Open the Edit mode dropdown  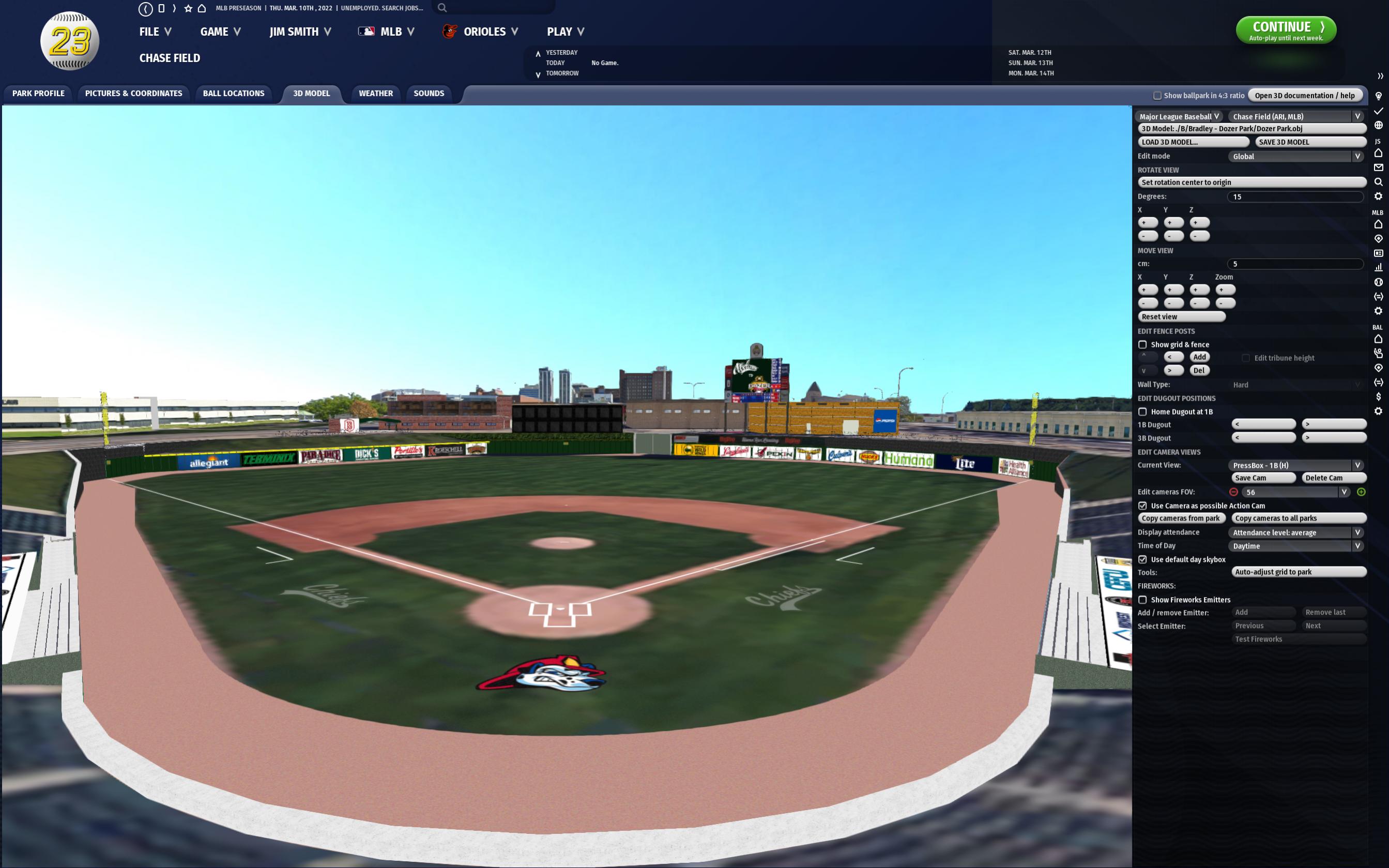[x=1296, y=156]
